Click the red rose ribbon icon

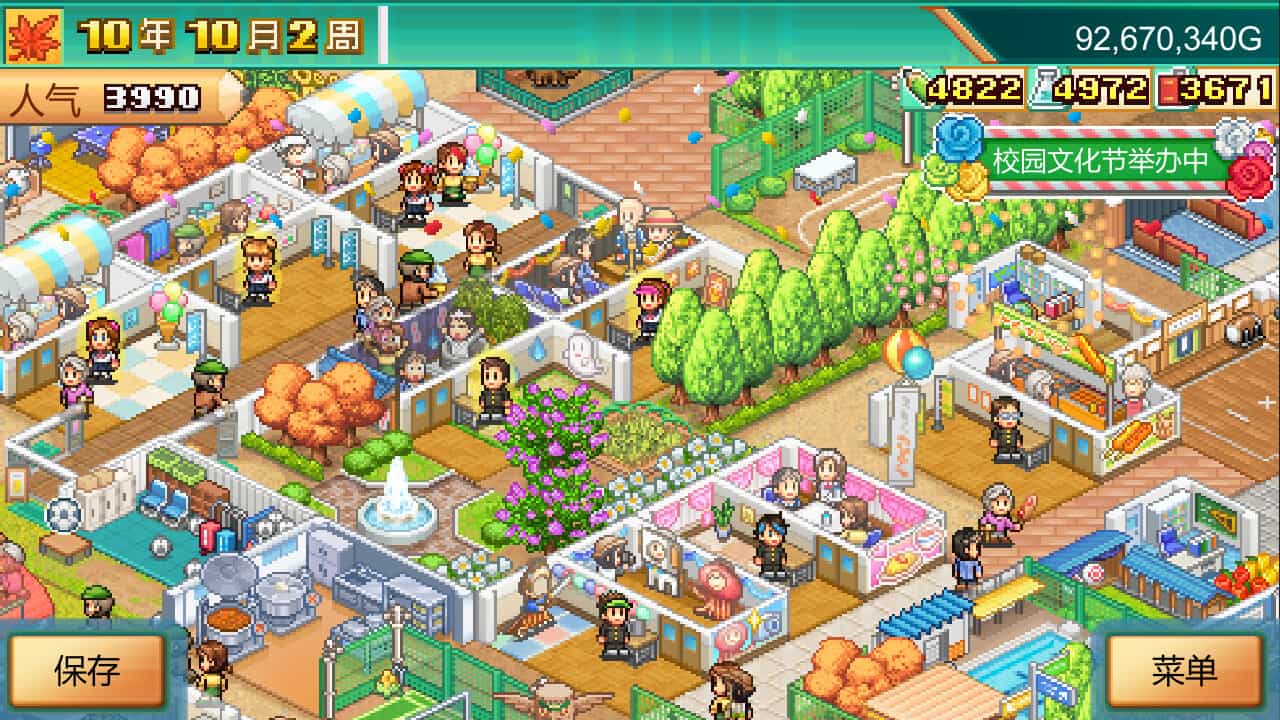pyautogui.click(x=1250, y=175)
